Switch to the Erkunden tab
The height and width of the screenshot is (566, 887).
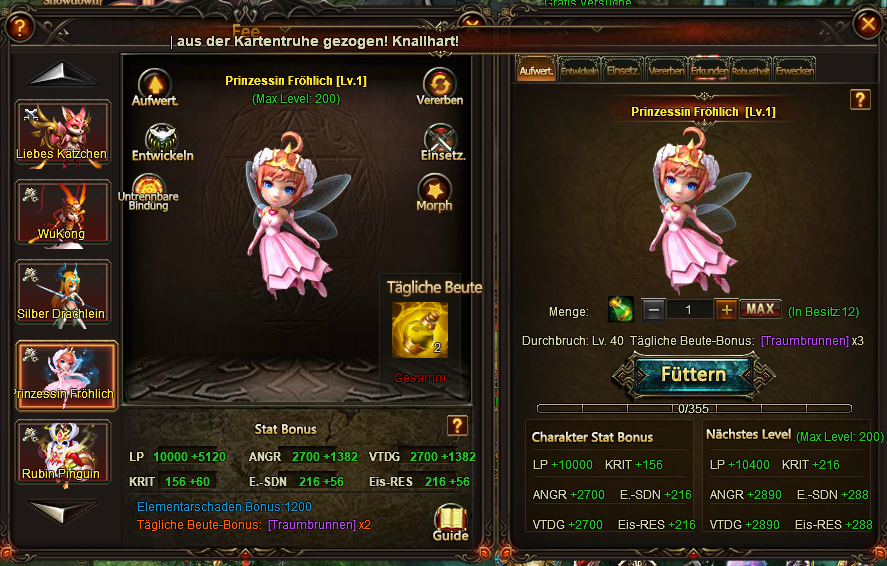(710, 69)
